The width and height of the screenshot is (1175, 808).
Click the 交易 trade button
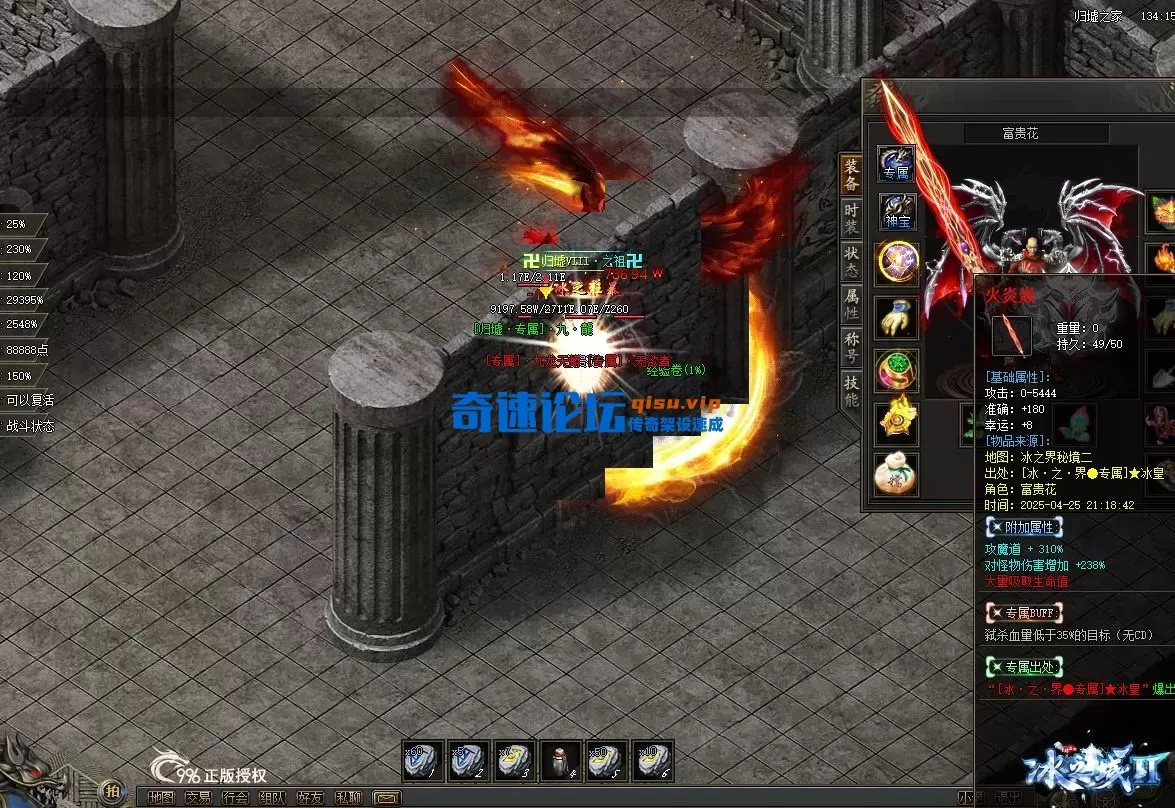(x=198, y=798)
